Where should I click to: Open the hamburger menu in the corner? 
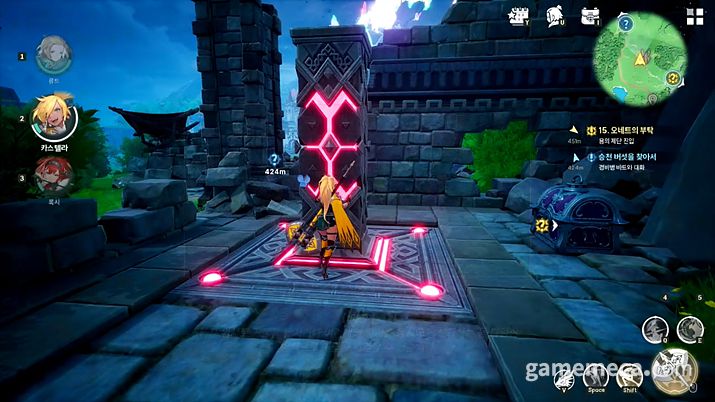[694, 16]
